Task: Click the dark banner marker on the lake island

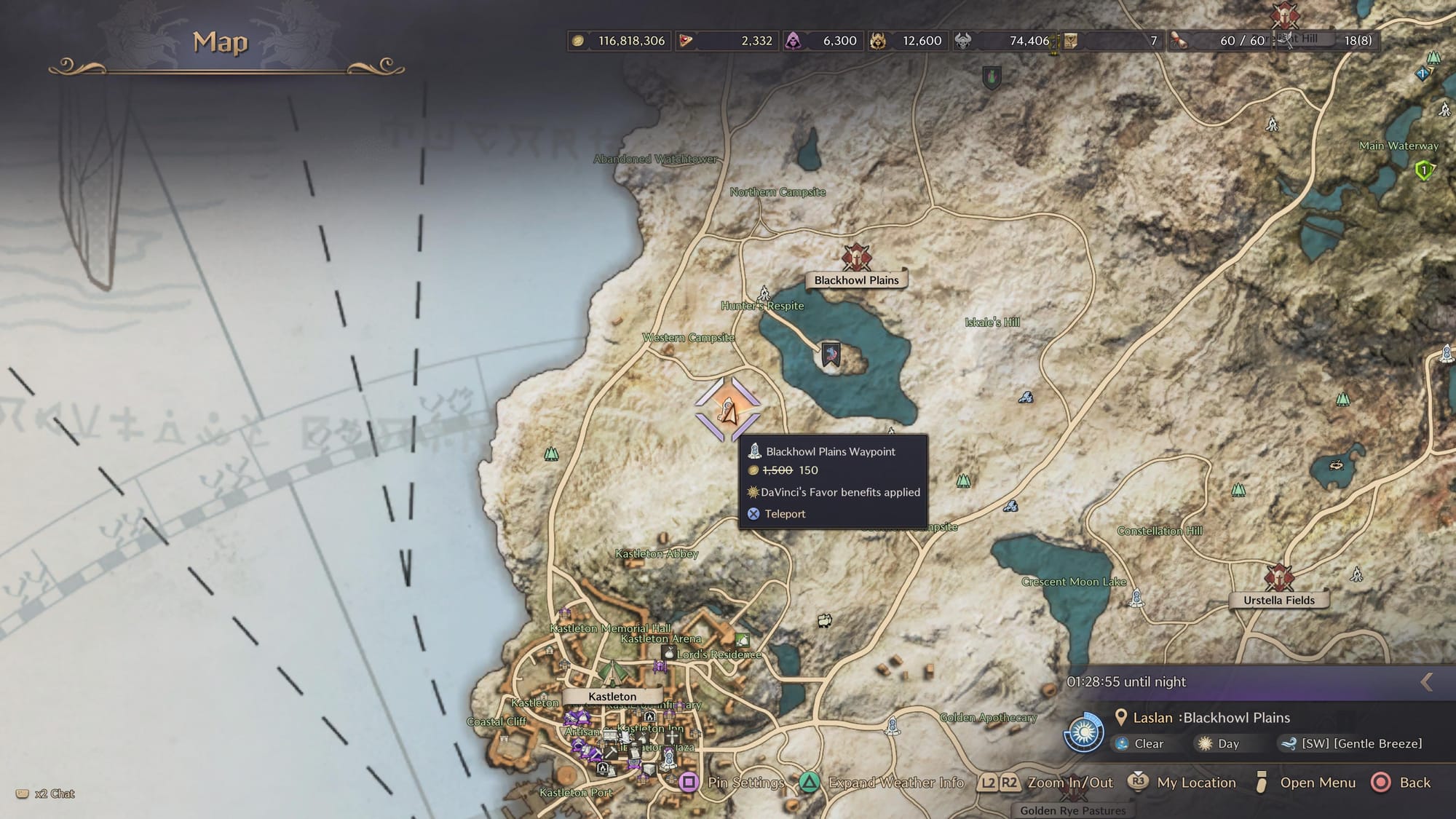Action: [831, 355]
